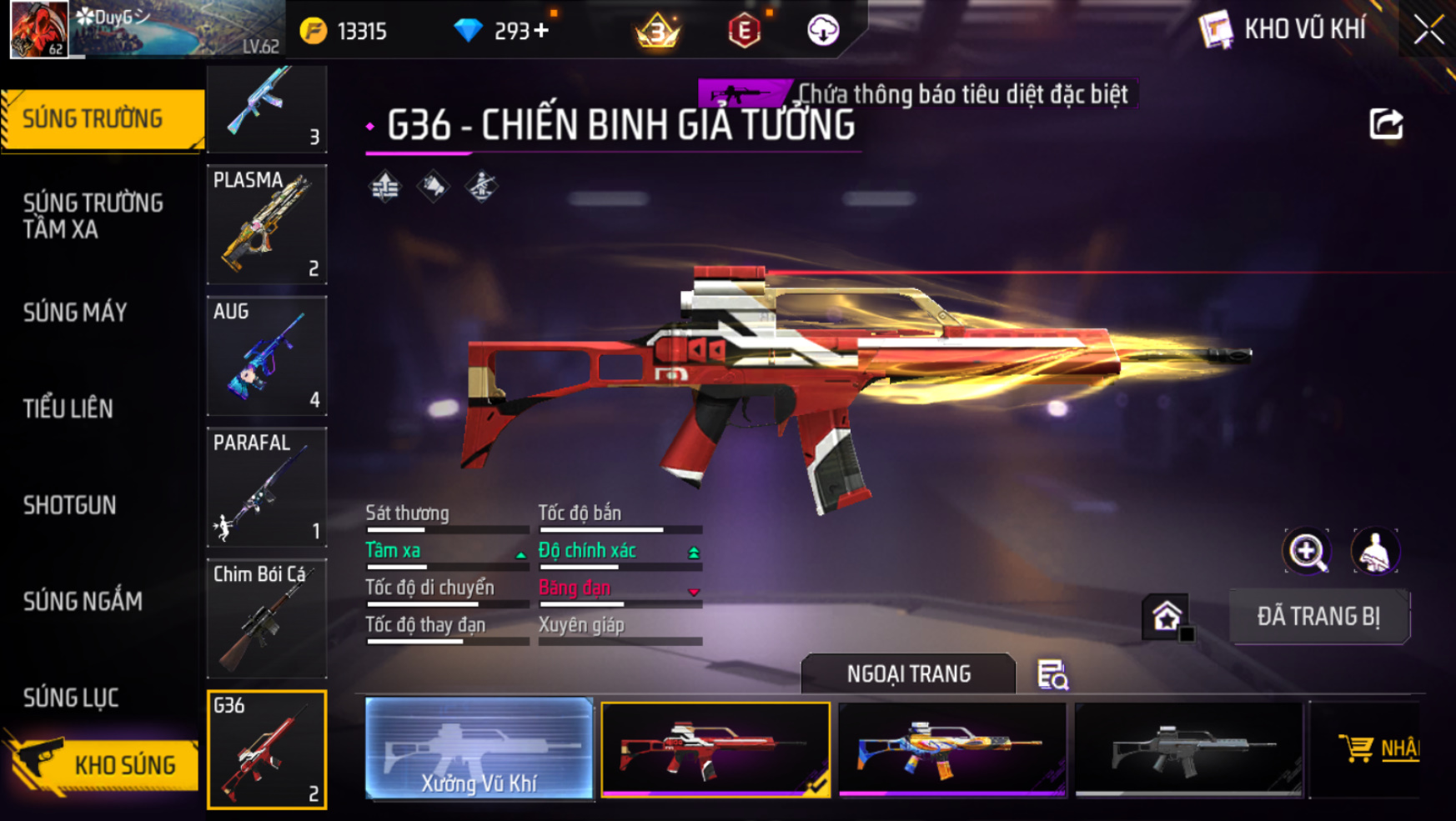
Task: Choose the default black G36 skin
Action: (x=1188, y=748)
